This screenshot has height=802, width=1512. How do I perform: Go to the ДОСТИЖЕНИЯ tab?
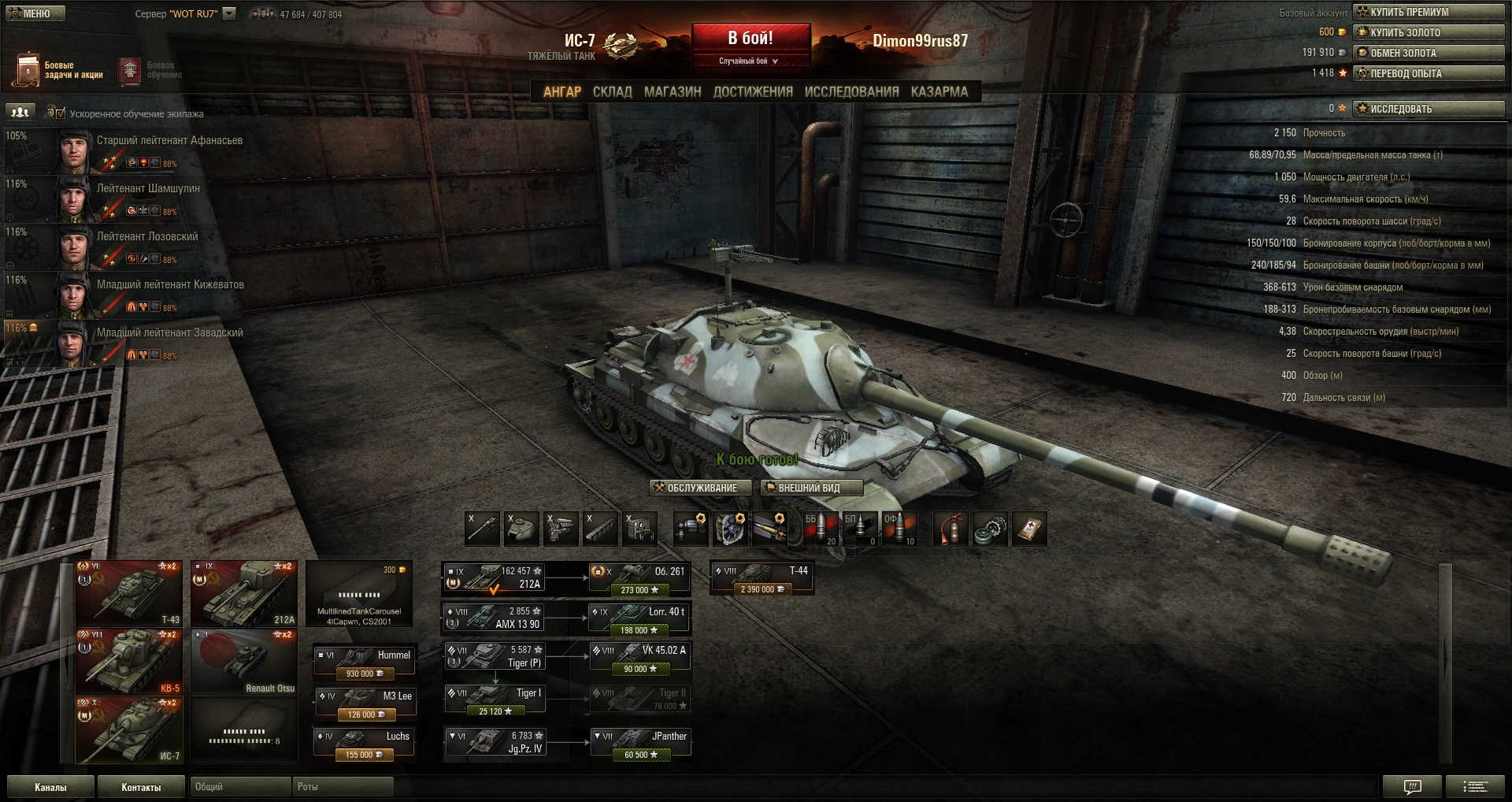tap(752, 91)
